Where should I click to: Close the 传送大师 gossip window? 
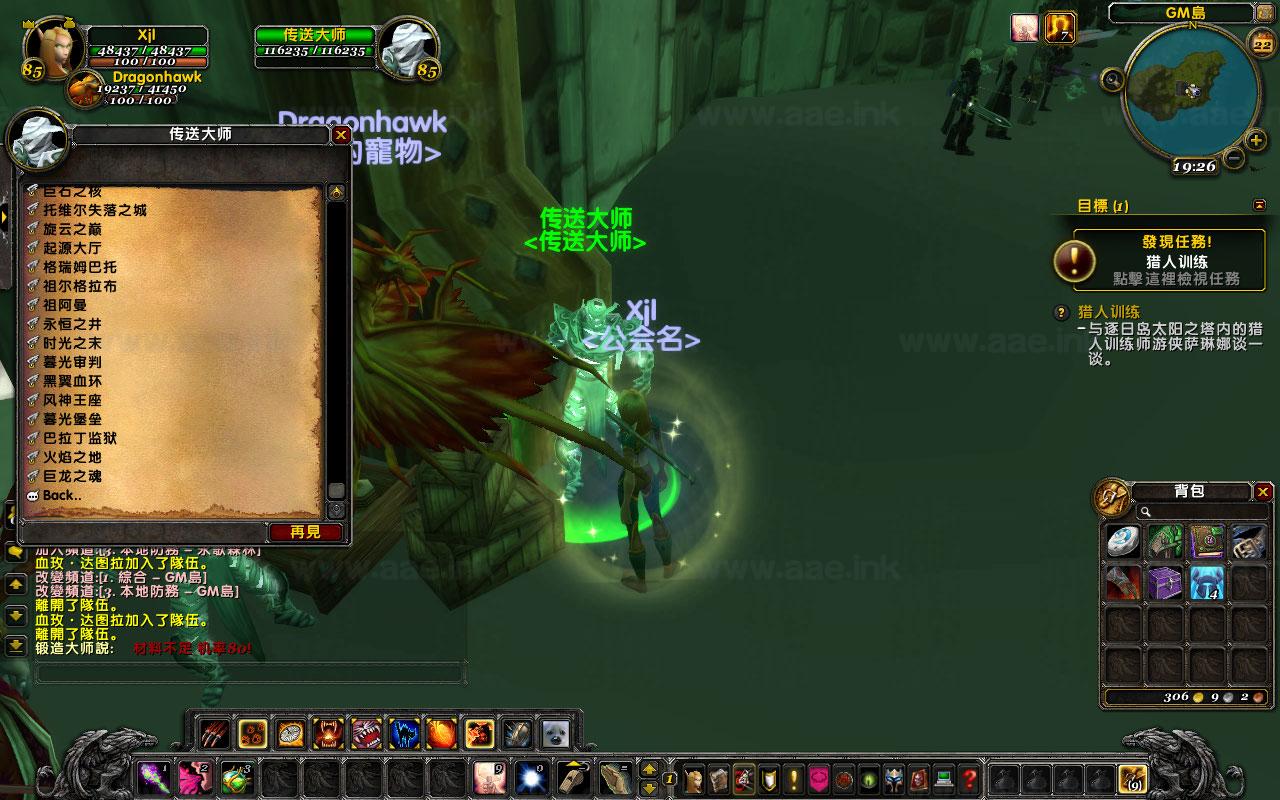[x=341, y=135]
